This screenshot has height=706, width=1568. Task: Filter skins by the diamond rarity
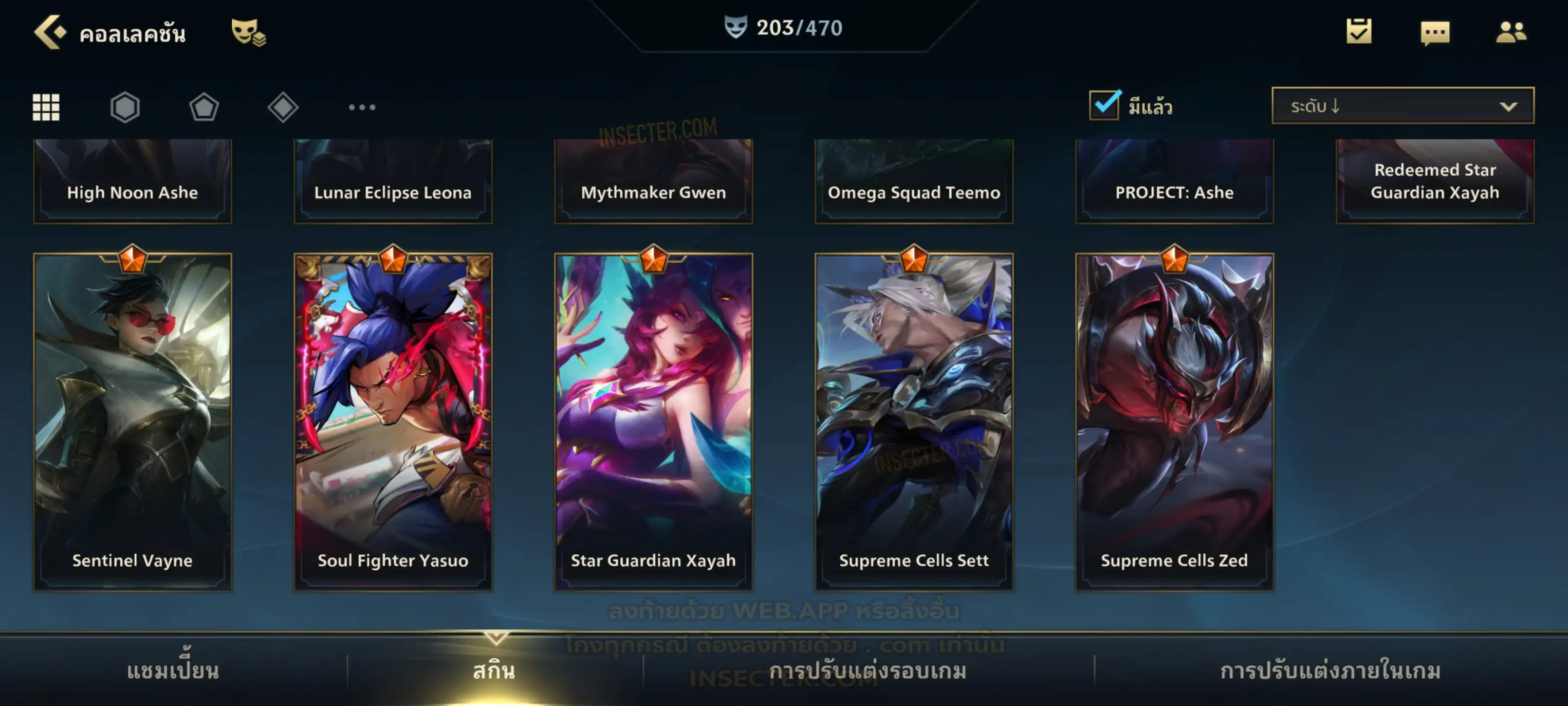(283, 107)
